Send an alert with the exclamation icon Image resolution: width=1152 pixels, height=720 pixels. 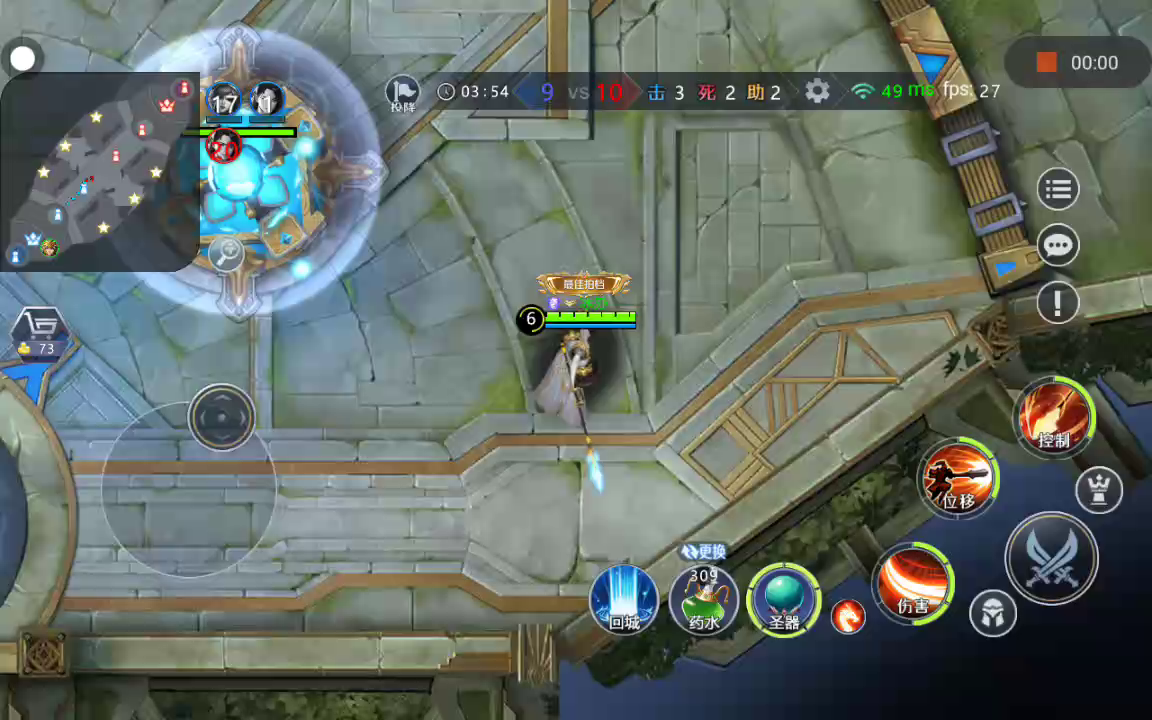click(1058, 302)
